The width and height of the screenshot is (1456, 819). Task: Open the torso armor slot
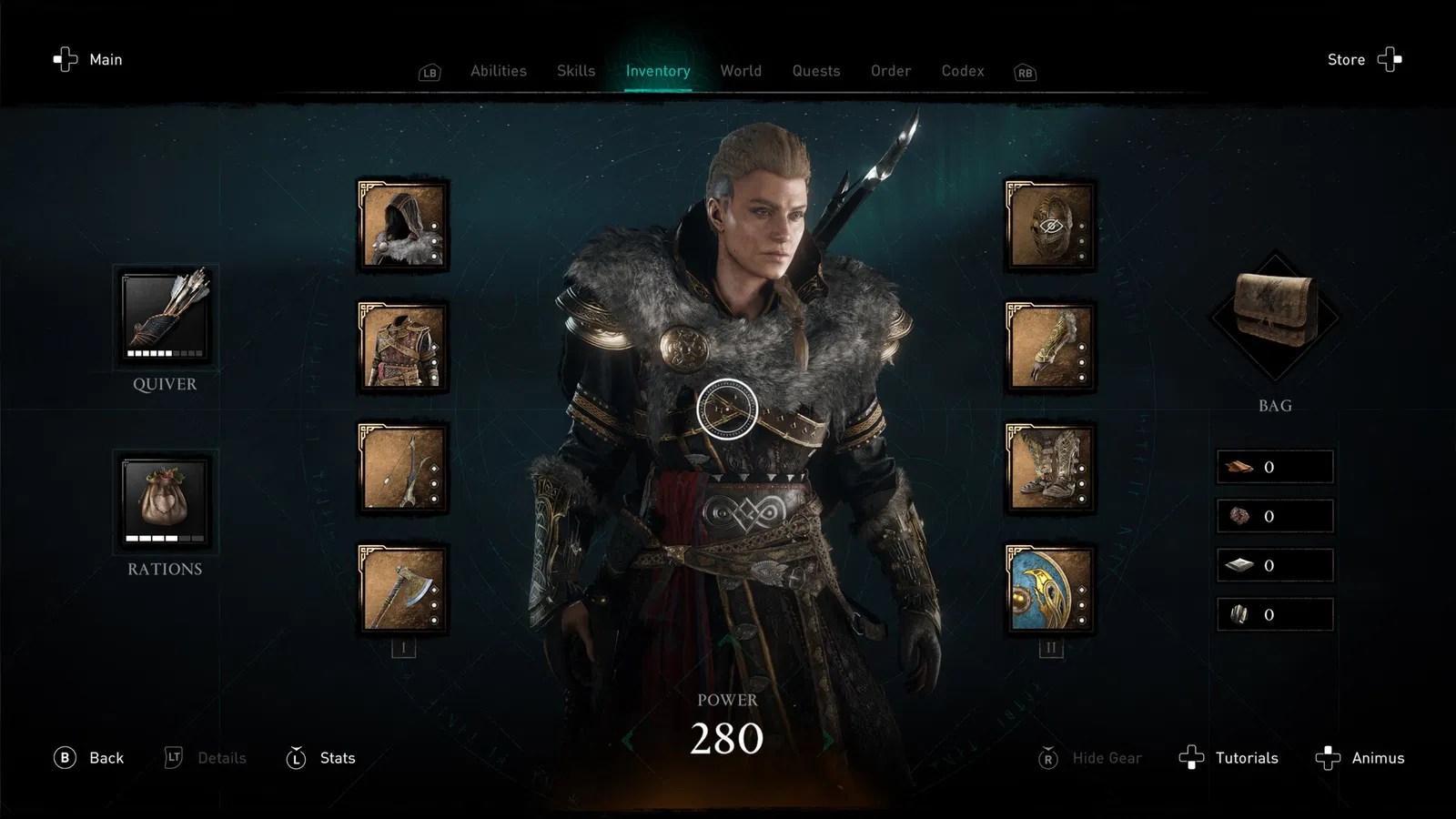[403, 347]
